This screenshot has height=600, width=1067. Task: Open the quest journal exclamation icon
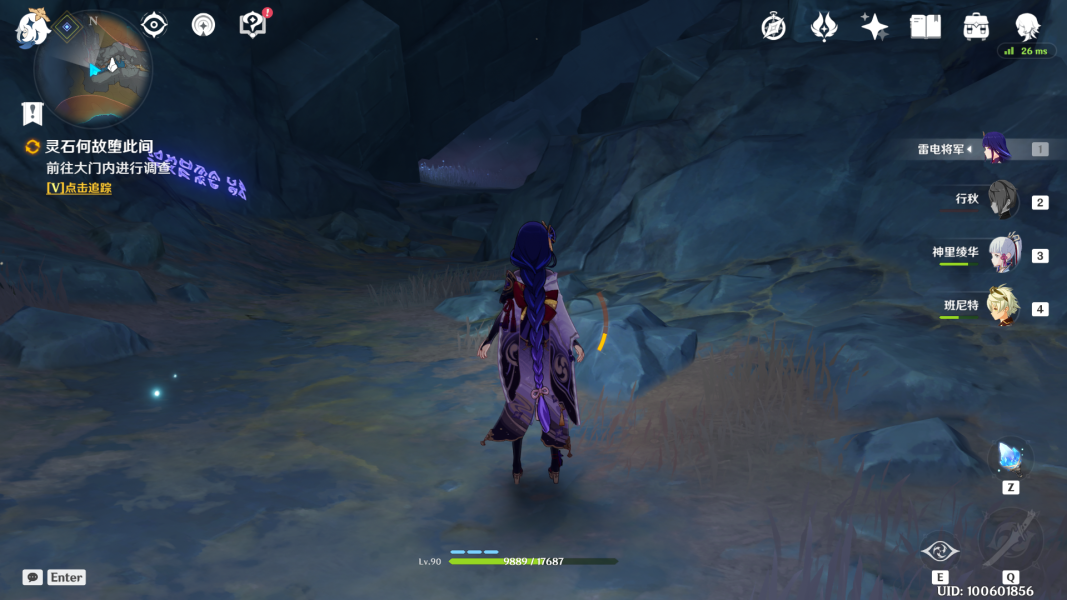pos(33,113)
